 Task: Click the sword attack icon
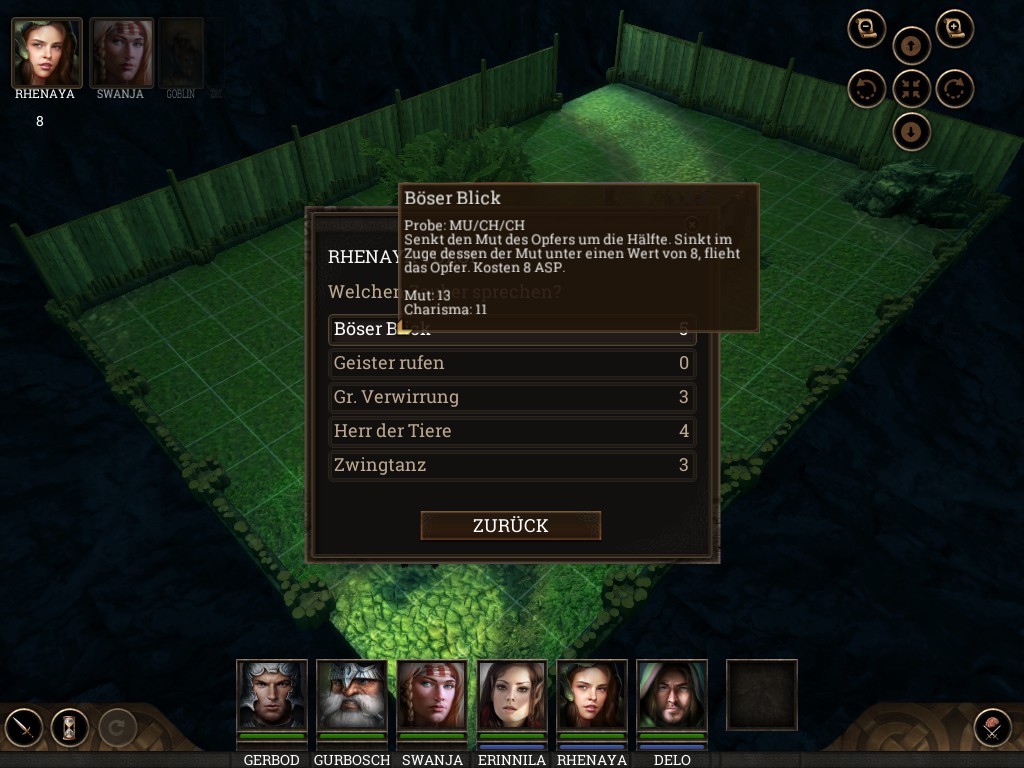pyautogui.click(x=24, y=727)
